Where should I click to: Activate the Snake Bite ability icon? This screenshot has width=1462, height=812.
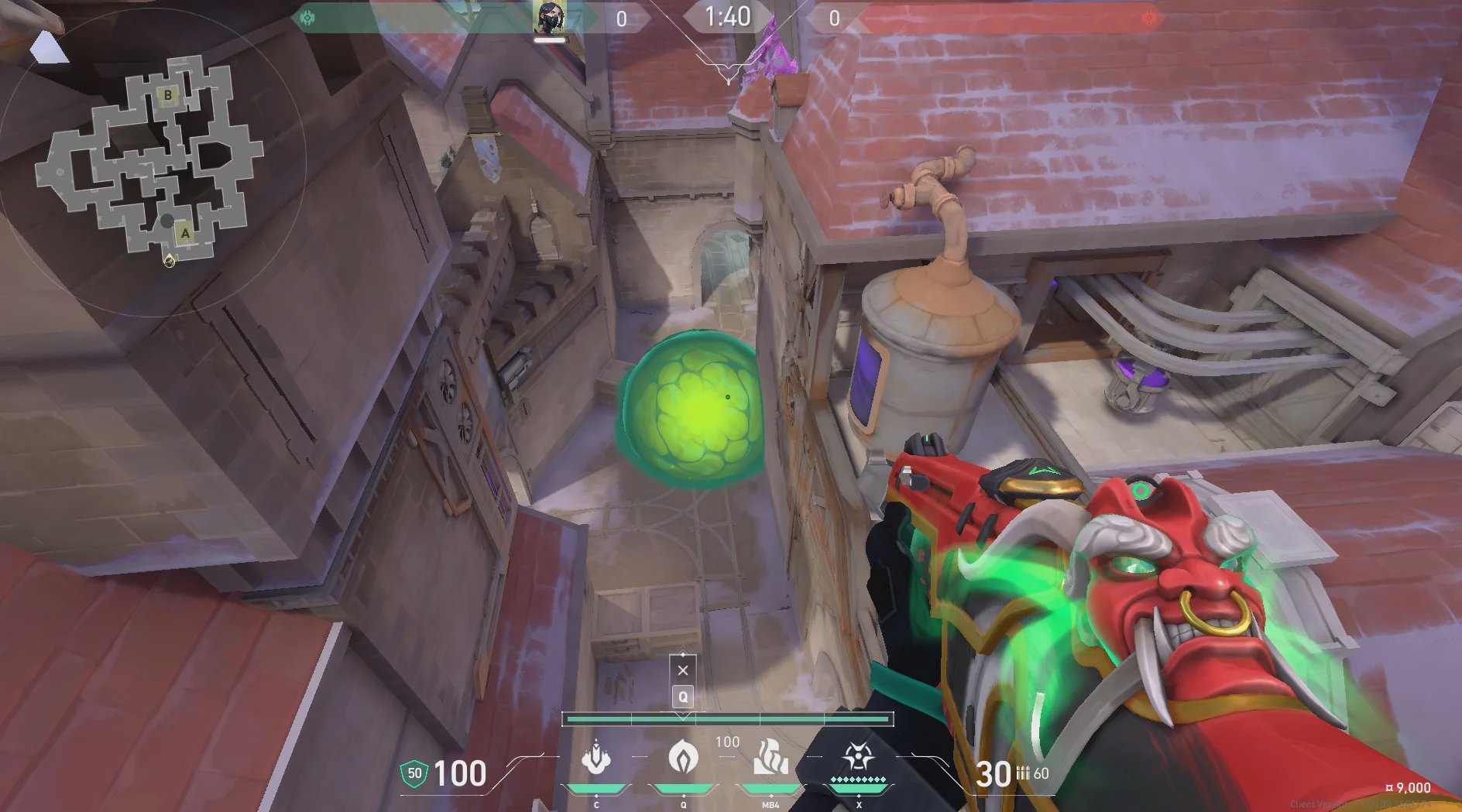(596, 757)
